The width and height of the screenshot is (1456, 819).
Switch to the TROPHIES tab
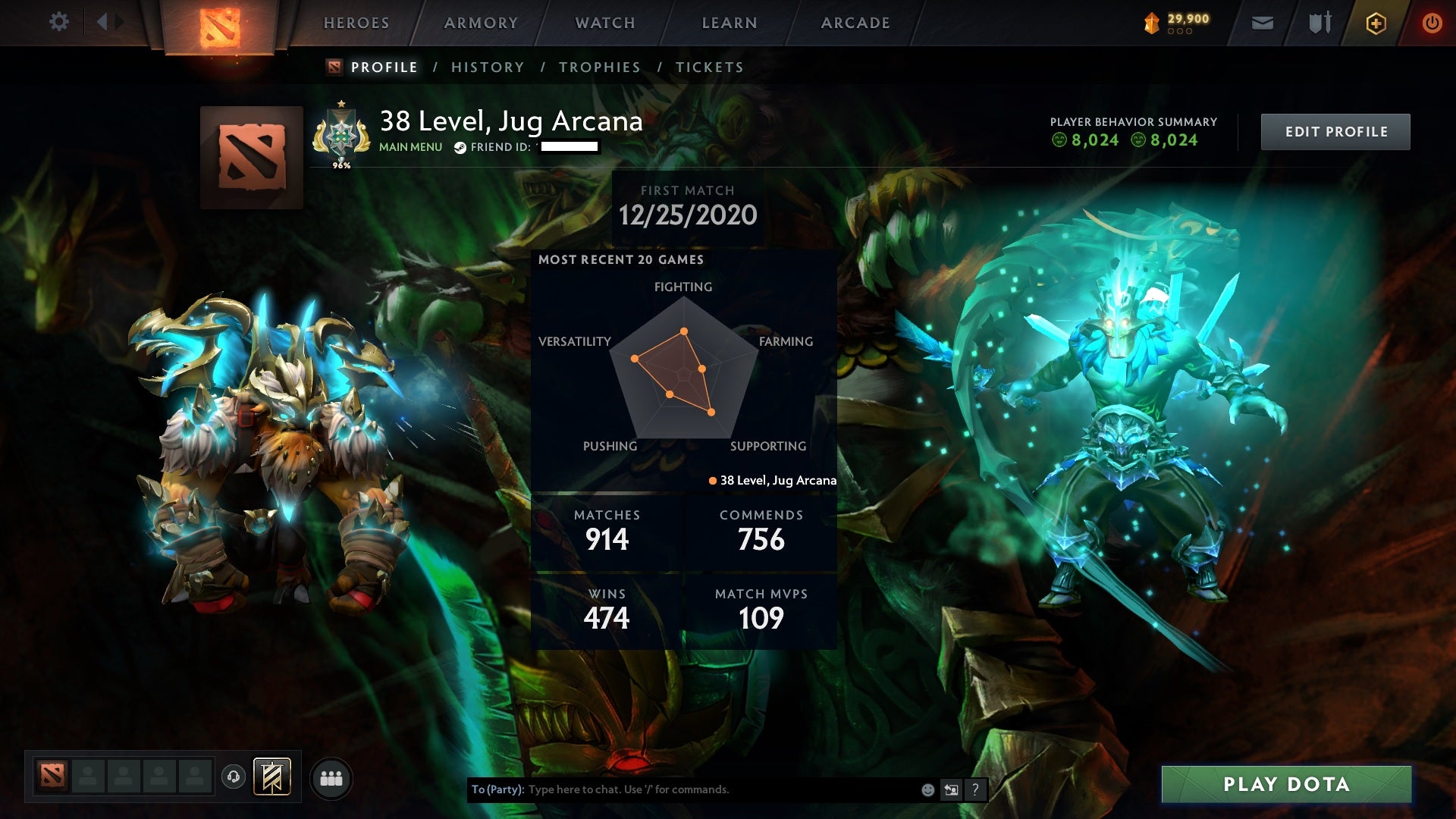(598, 67)
